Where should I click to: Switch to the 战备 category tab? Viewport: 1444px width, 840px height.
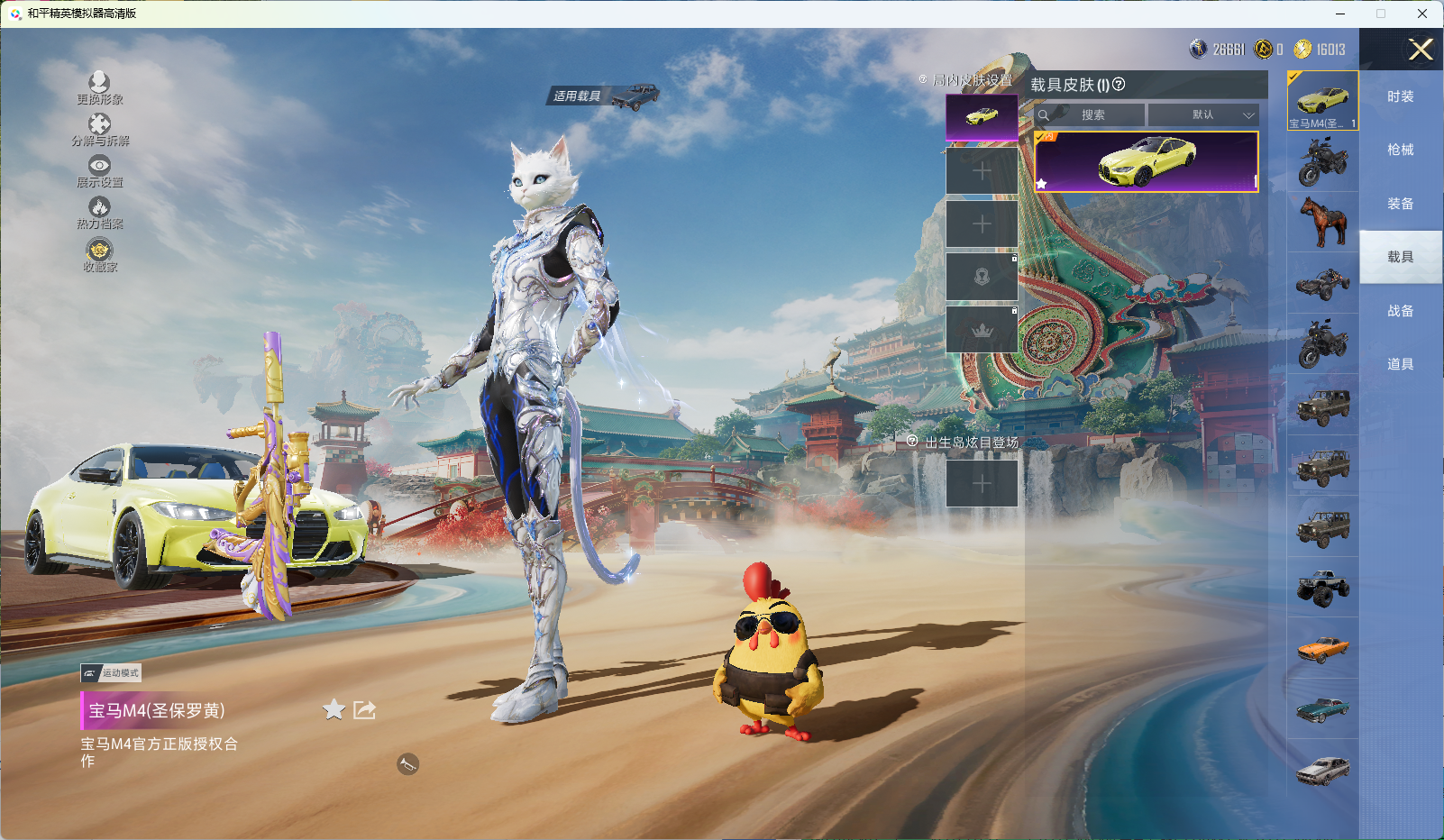pos(1400,311)
